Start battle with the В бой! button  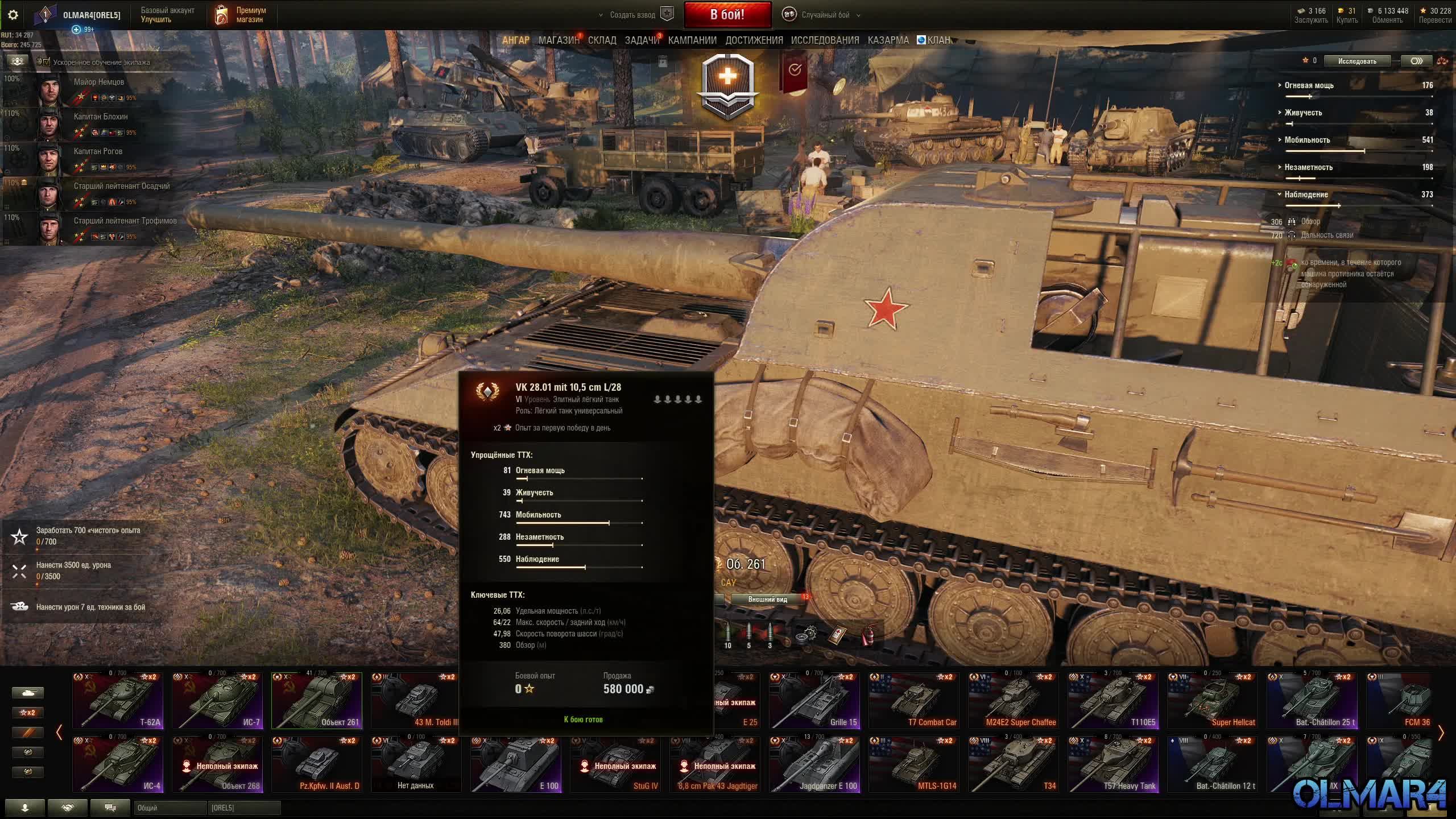727,15
